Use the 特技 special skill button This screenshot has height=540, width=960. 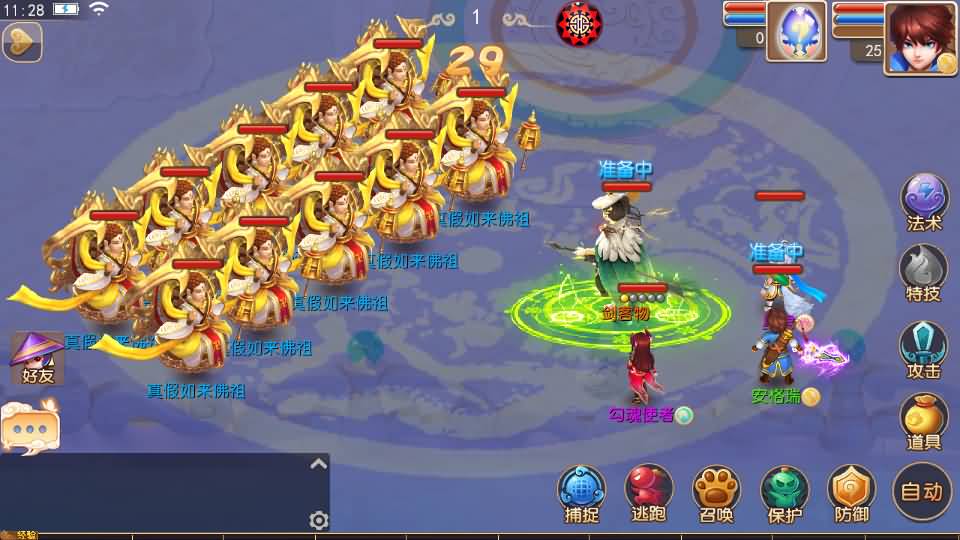924,272
